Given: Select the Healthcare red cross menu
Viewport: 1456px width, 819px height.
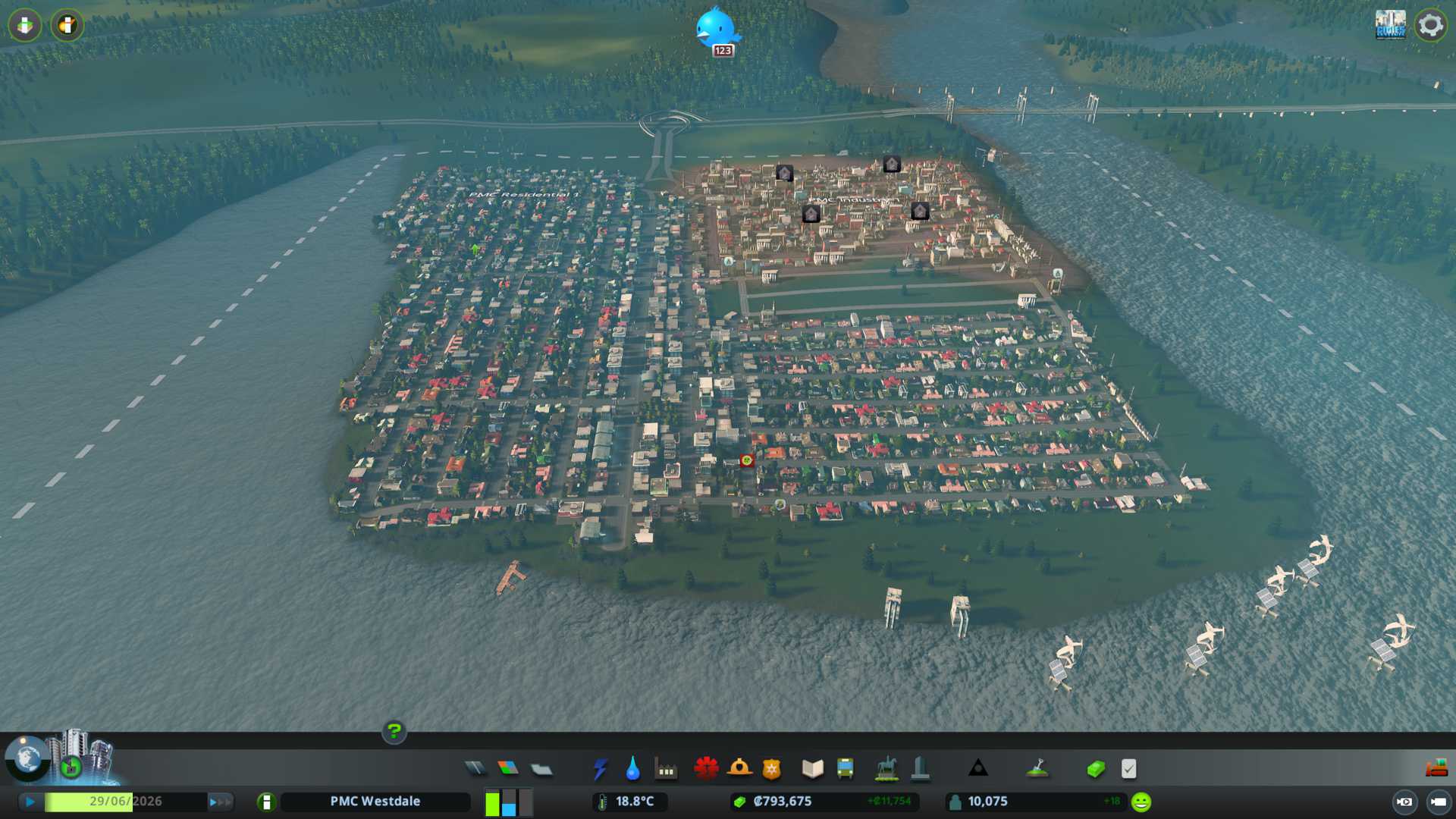Looking at the screenshot, I should [706, 769].
